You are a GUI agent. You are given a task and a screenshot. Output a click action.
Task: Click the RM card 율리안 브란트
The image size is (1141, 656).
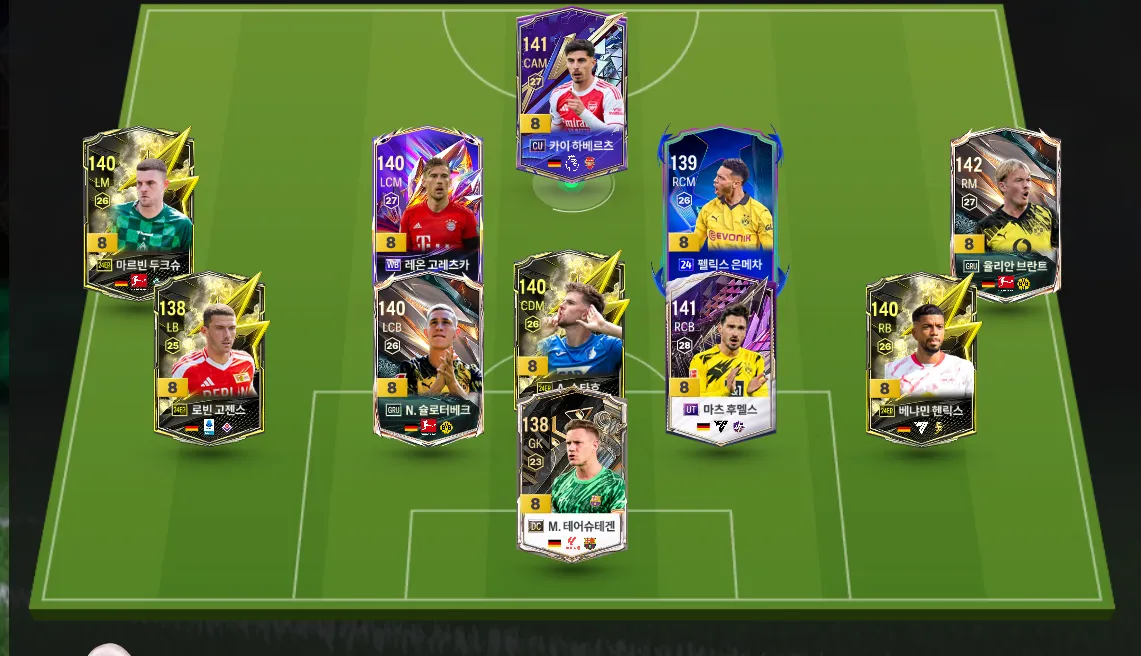1005,212
